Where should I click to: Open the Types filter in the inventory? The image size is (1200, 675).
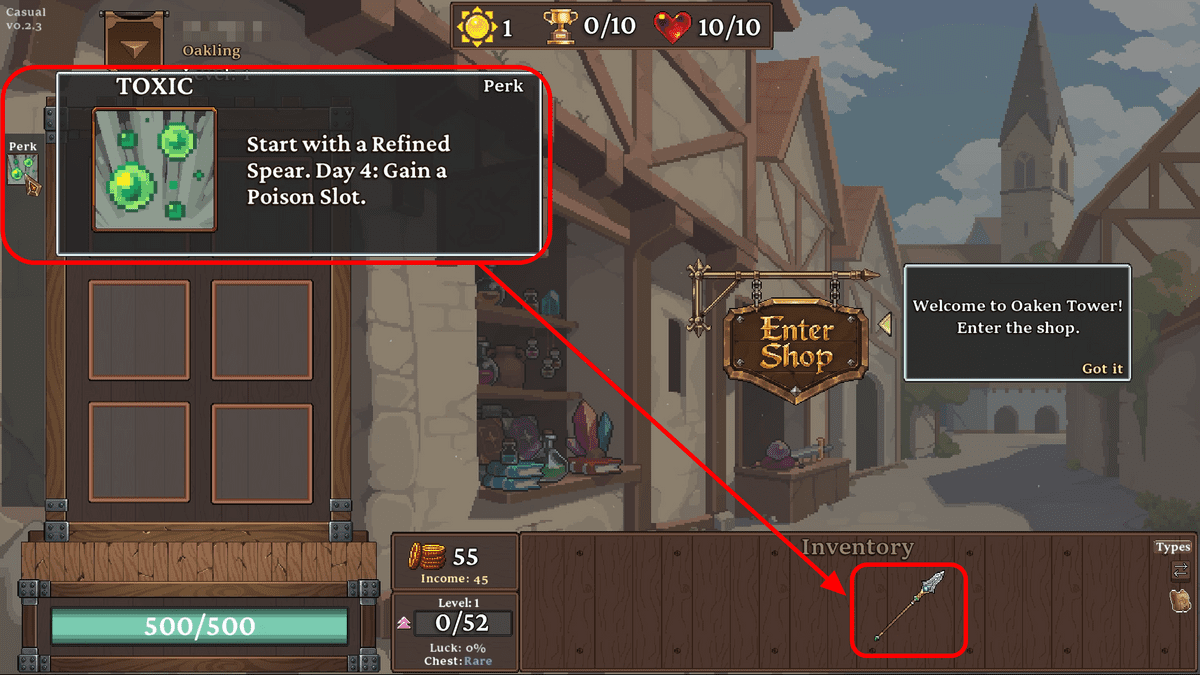click(1173, 547)
